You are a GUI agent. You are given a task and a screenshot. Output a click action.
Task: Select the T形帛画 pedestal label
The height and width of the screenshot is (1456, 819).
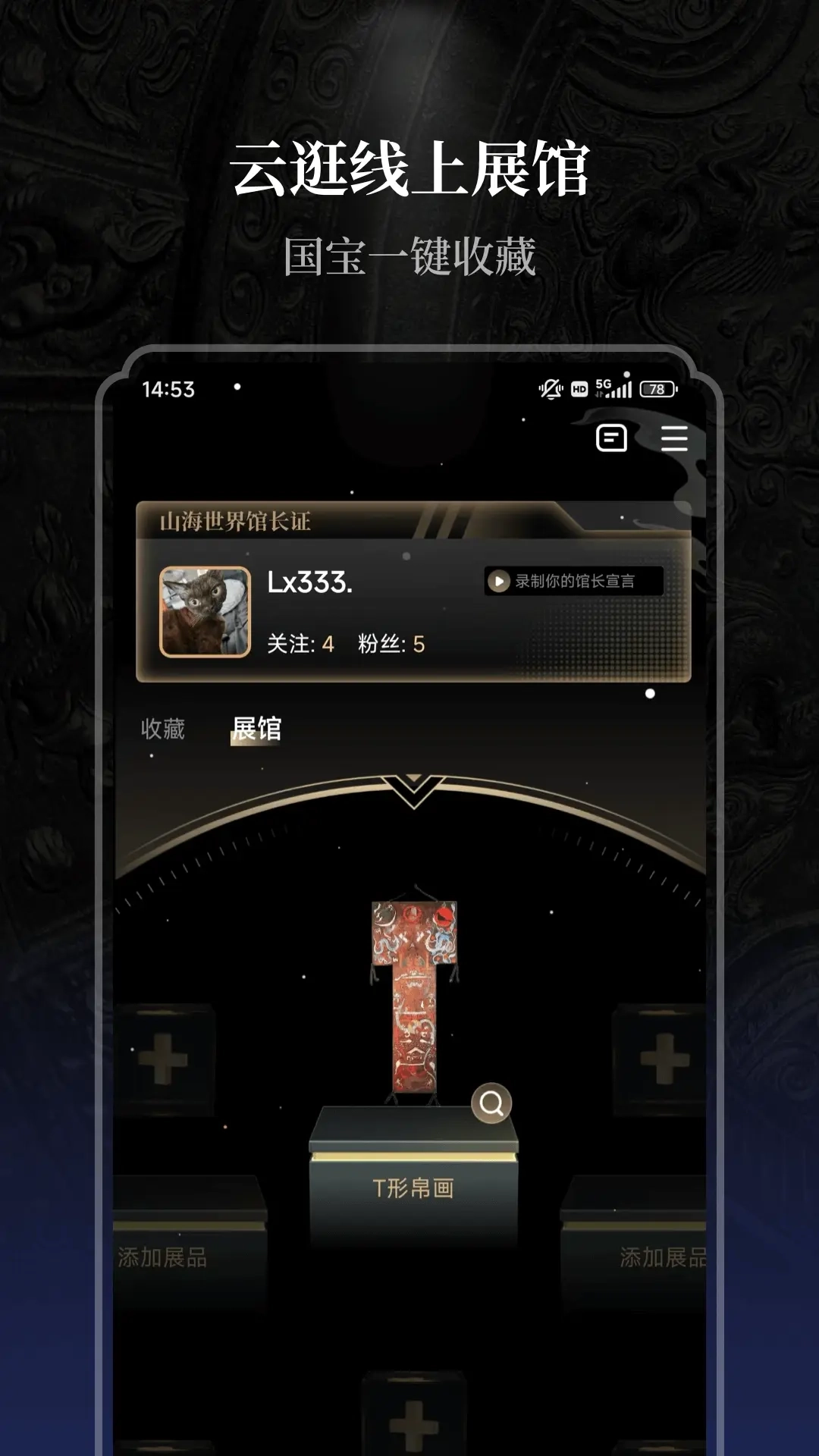(413, 1188)
